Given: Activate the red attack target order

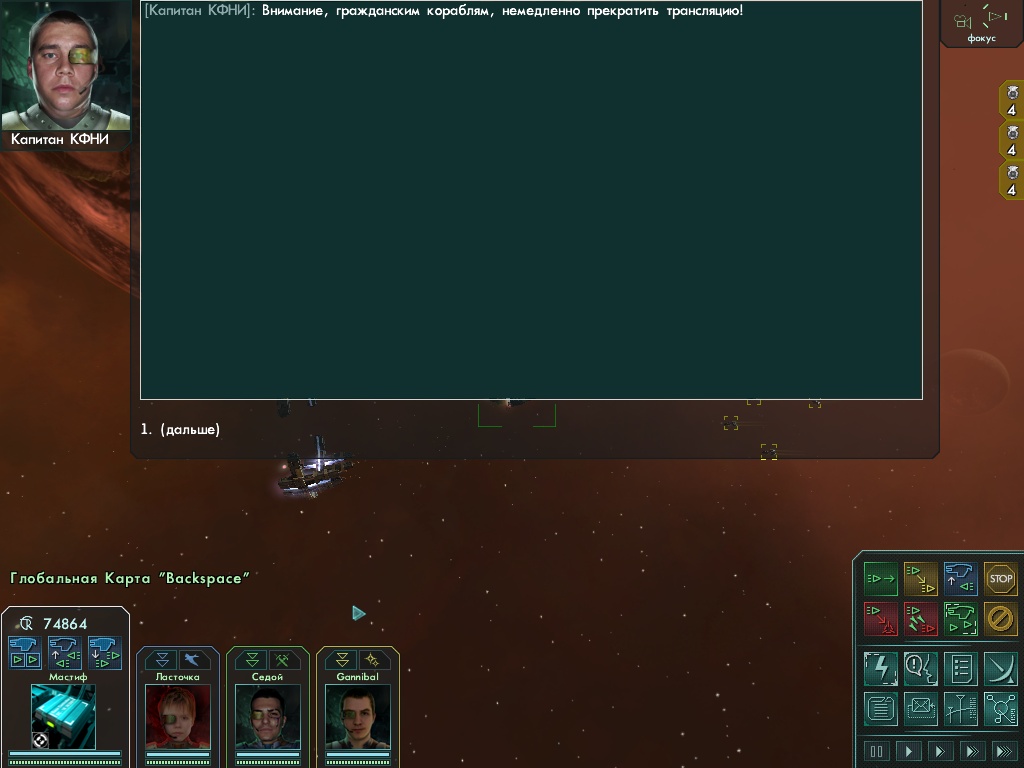Looking at the screenshot, I should tap(881, 619).
